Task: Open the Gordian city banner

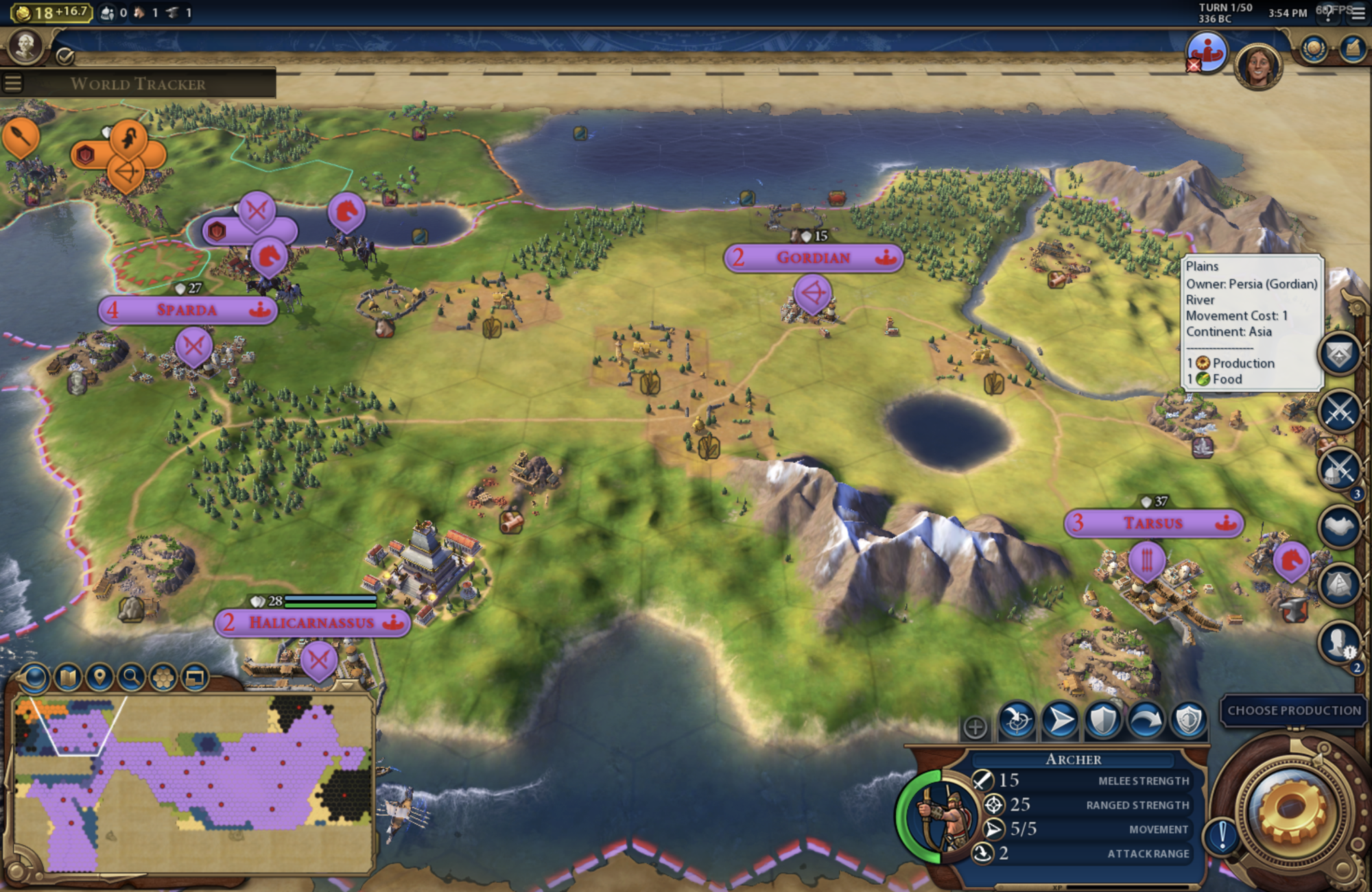Action: coord(813,258)
